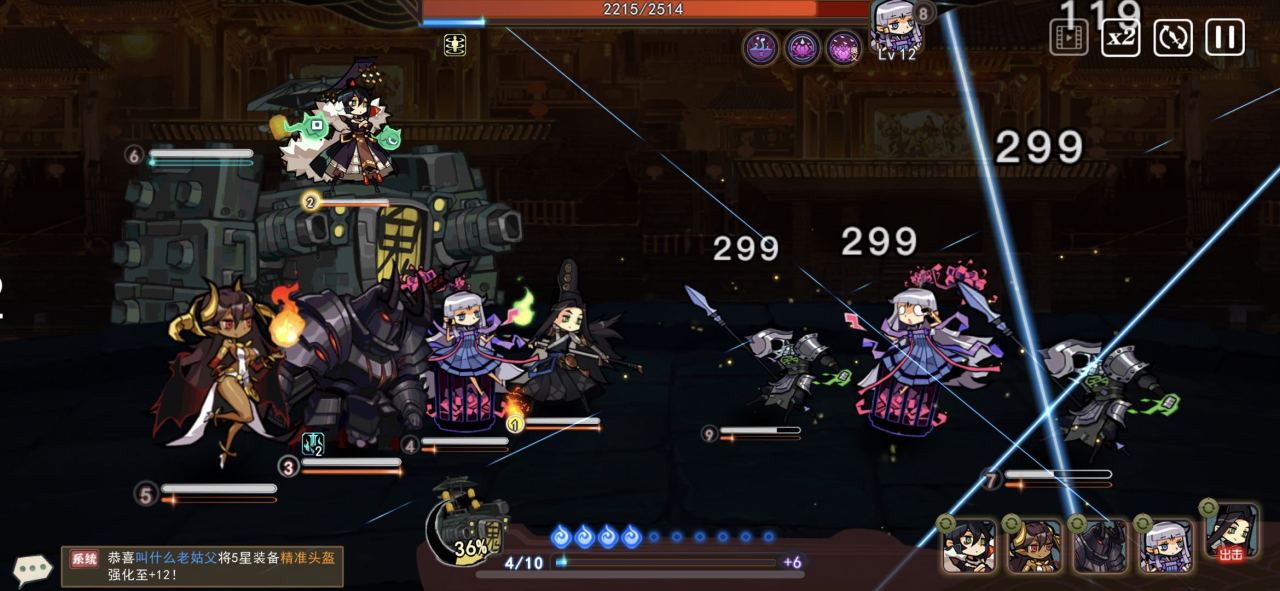Select the black-haired fox-tailed hero portrait
The width and height of the screenshot is (1280, 591).
pos(969,546)
